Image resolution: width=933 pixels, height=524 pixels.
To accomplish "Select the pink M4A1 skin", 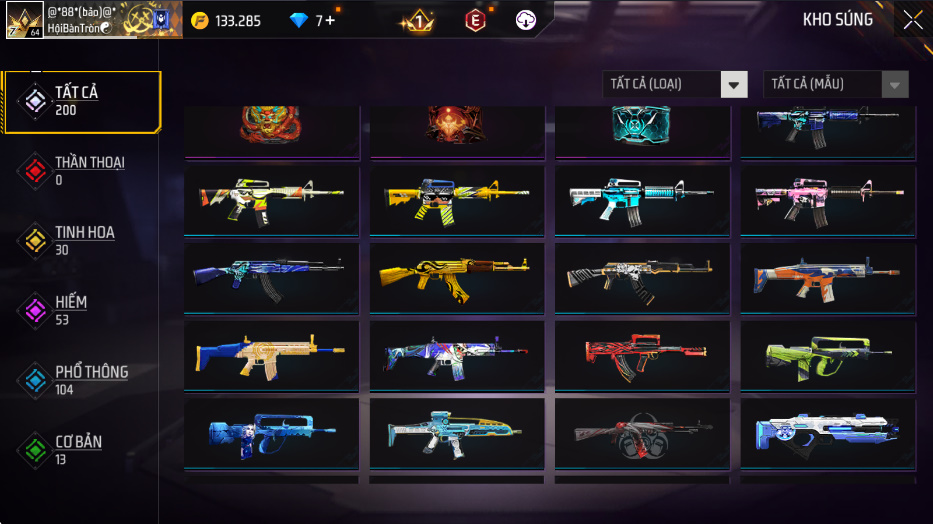I will click(828, 198).
